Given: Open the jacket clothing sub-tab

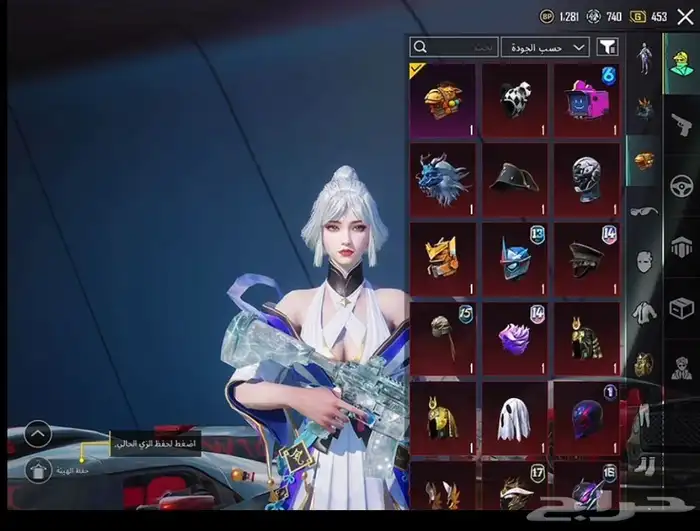Looking at the screenshot, I should click(644, 313).
